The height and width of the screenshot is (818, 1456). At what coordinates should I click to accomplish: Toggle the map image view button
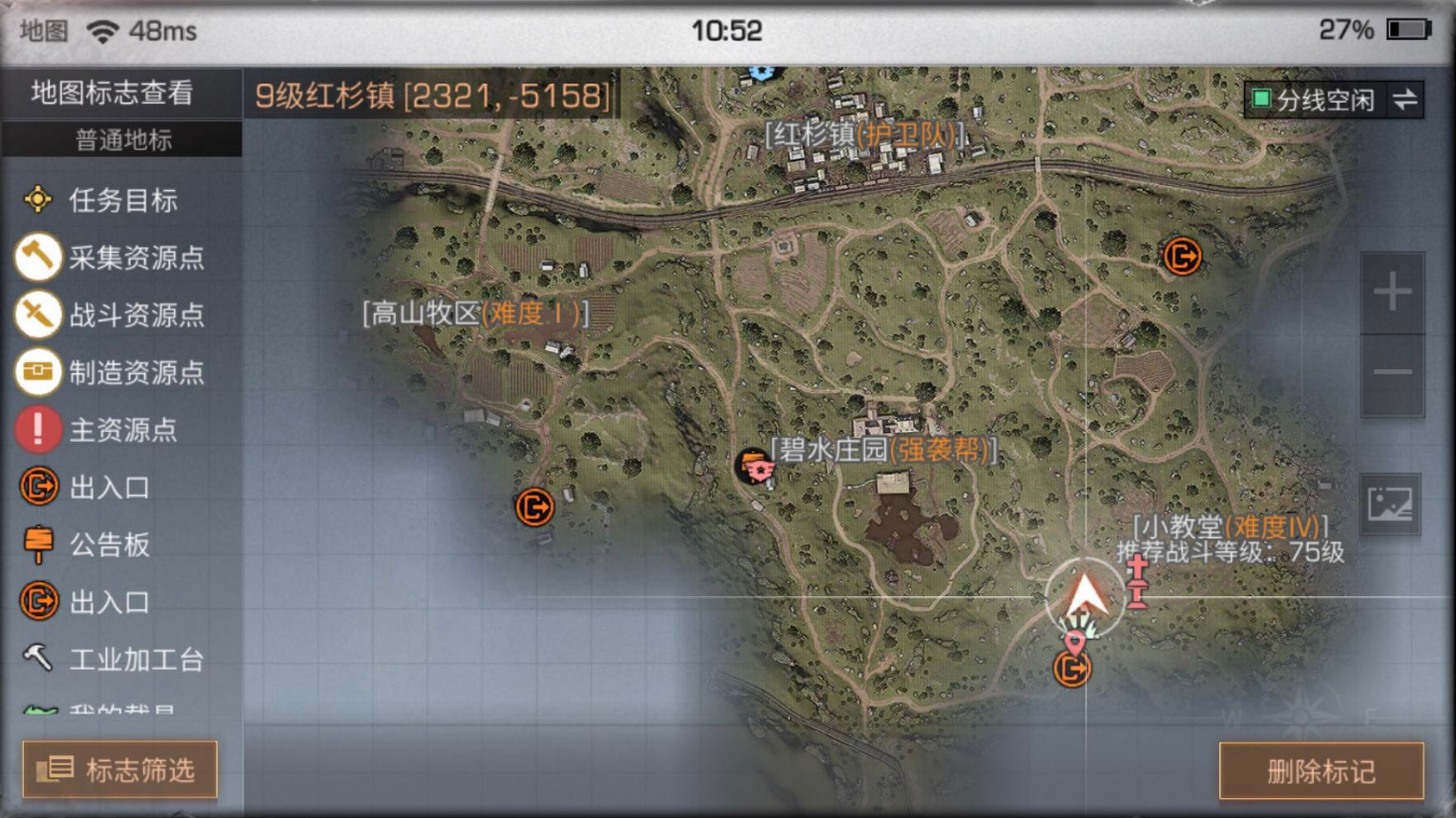pos(1389,505)
